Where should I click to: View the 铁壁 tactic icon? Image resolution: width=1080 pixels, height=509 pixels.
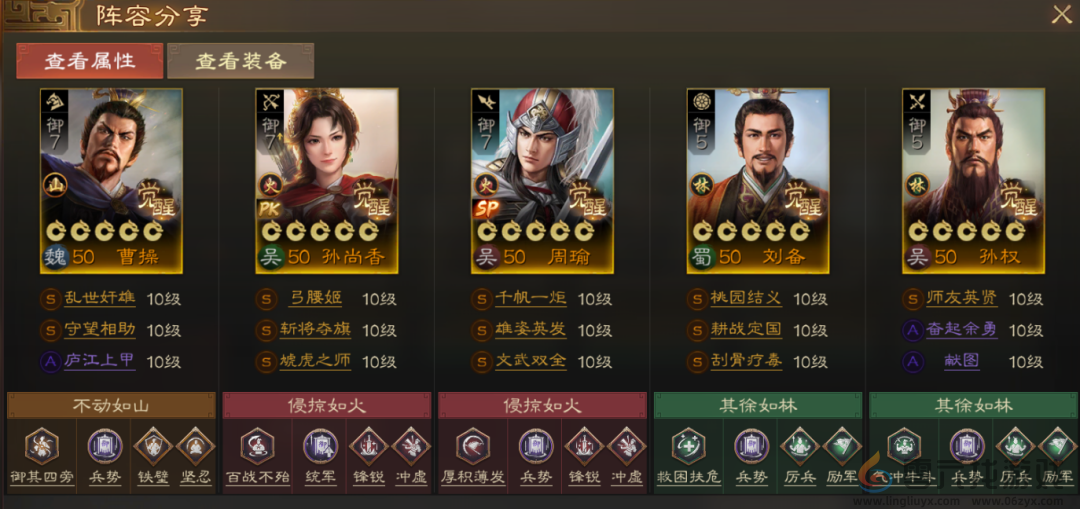(x=151, y=445)
